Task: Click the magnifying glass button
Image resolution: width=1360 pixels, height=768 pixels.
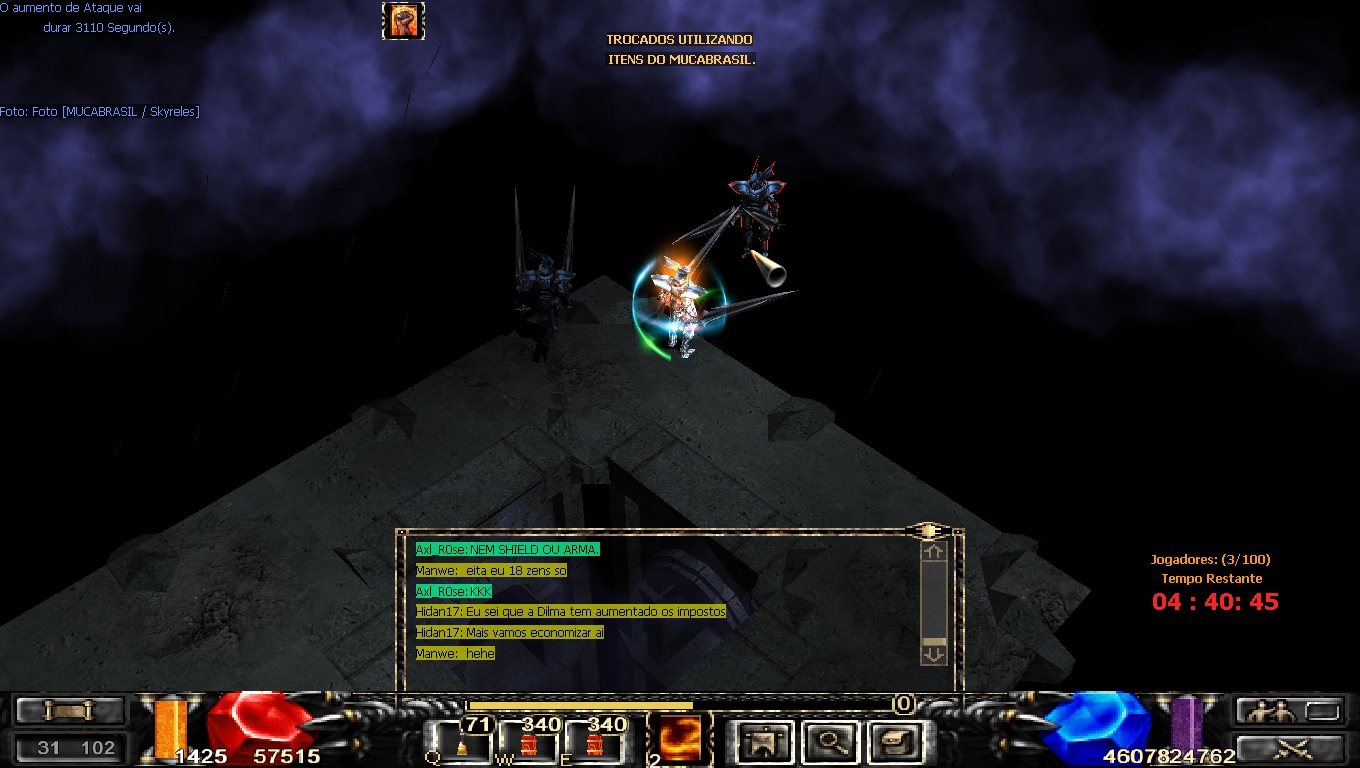Action: (829, 741)
